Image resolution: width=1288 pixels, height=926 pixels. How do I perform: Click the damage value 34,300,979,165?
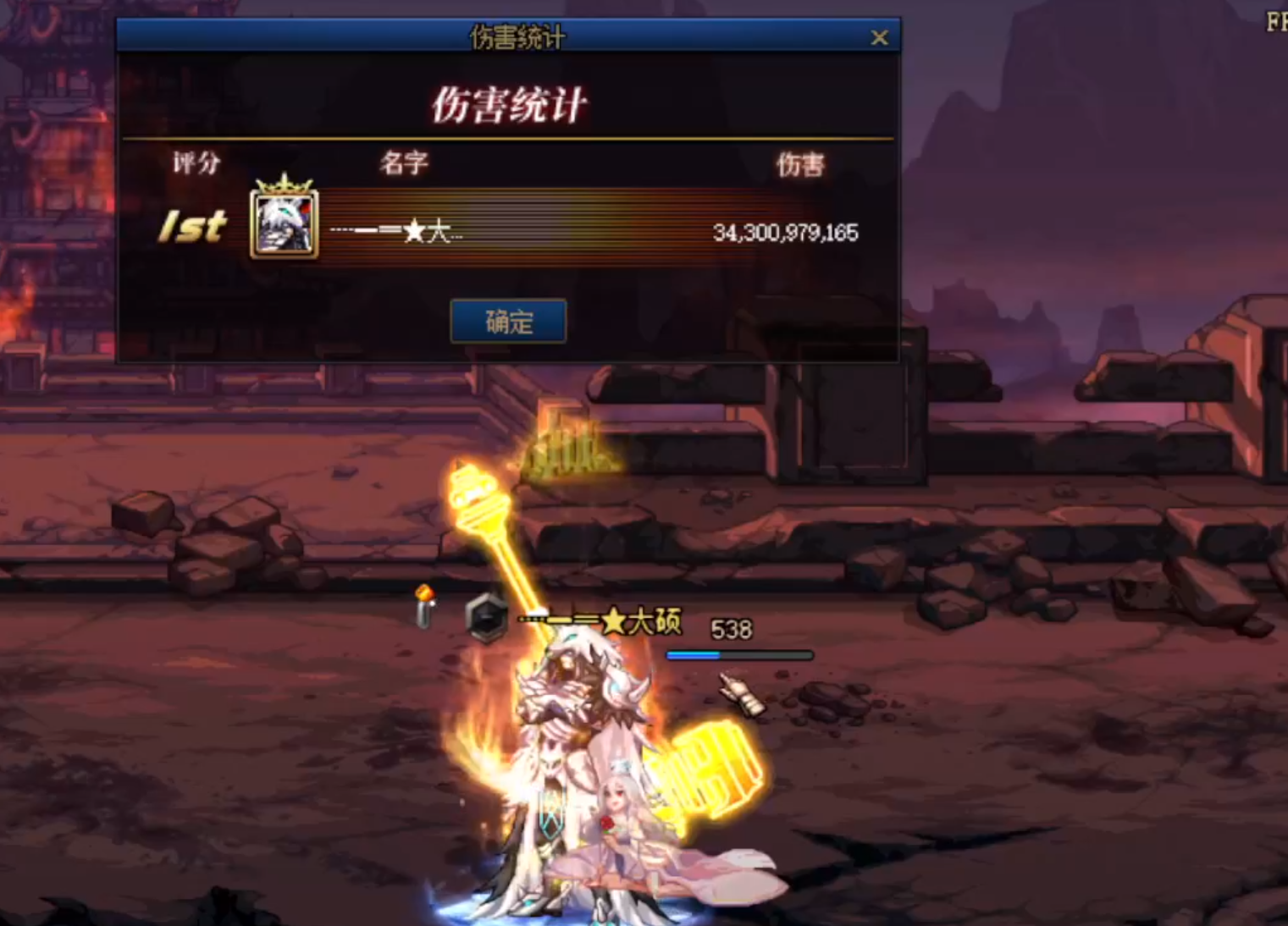click(786, 233)
